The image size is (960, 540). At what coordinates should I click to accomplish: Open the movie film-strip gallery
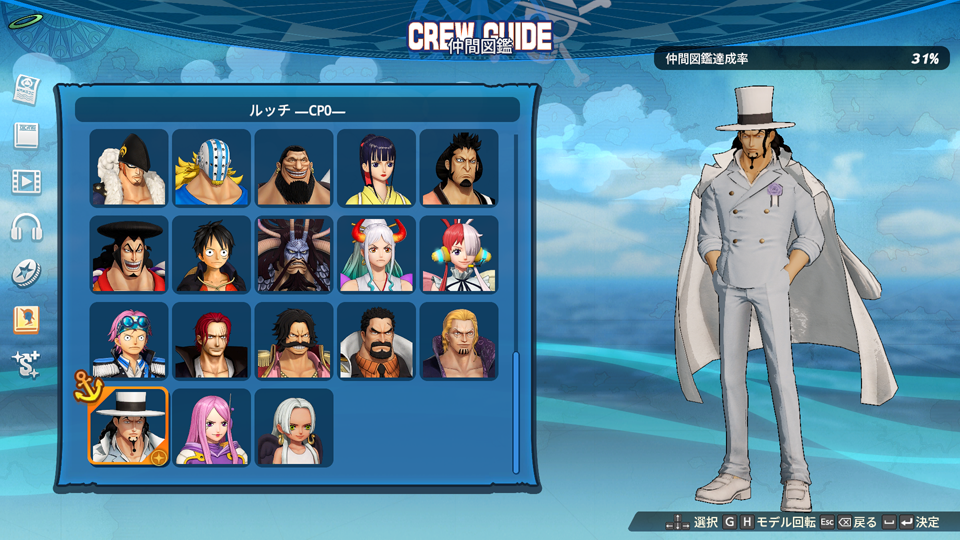click(26, 181)
